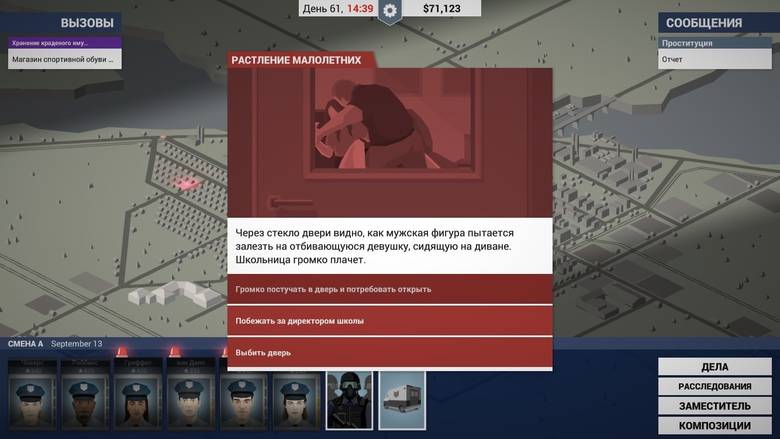Viewport: 780px width, 439px height.
Task: Select the "Магазин спортивной обуви" call
Action: (63, 60)
